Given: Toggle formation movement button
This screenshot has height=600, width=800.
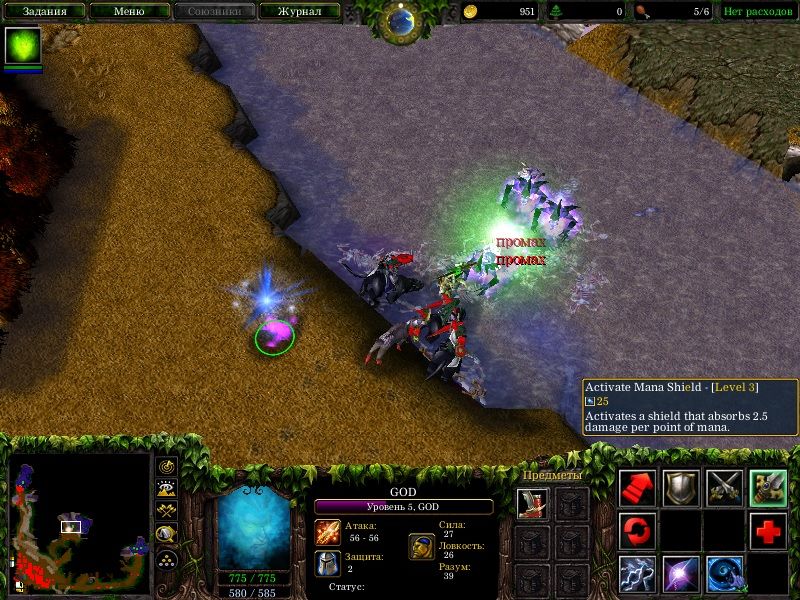Looking at the screenshot, I should pos(166,558).
